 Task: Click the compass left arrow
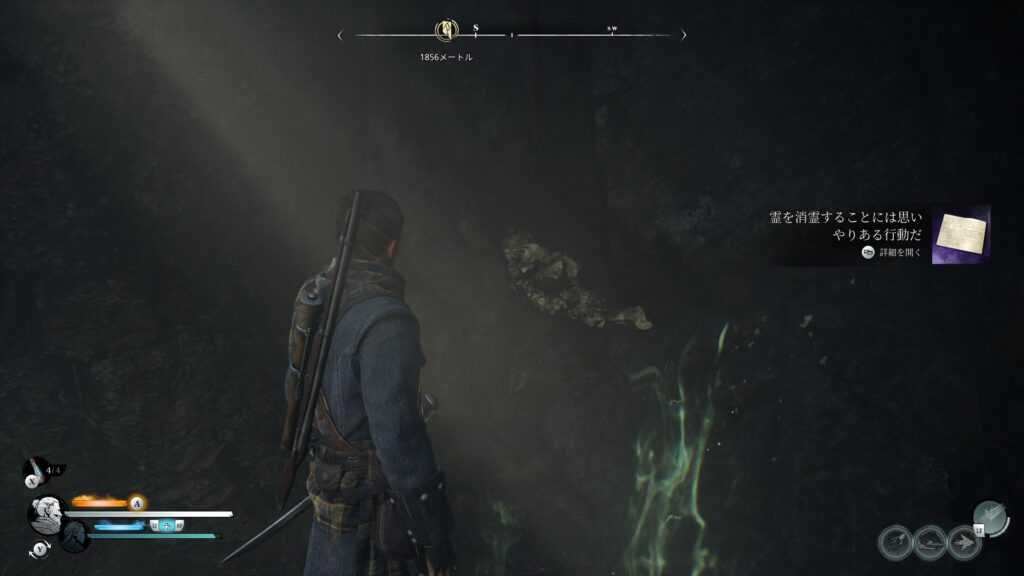coord(340,35)
